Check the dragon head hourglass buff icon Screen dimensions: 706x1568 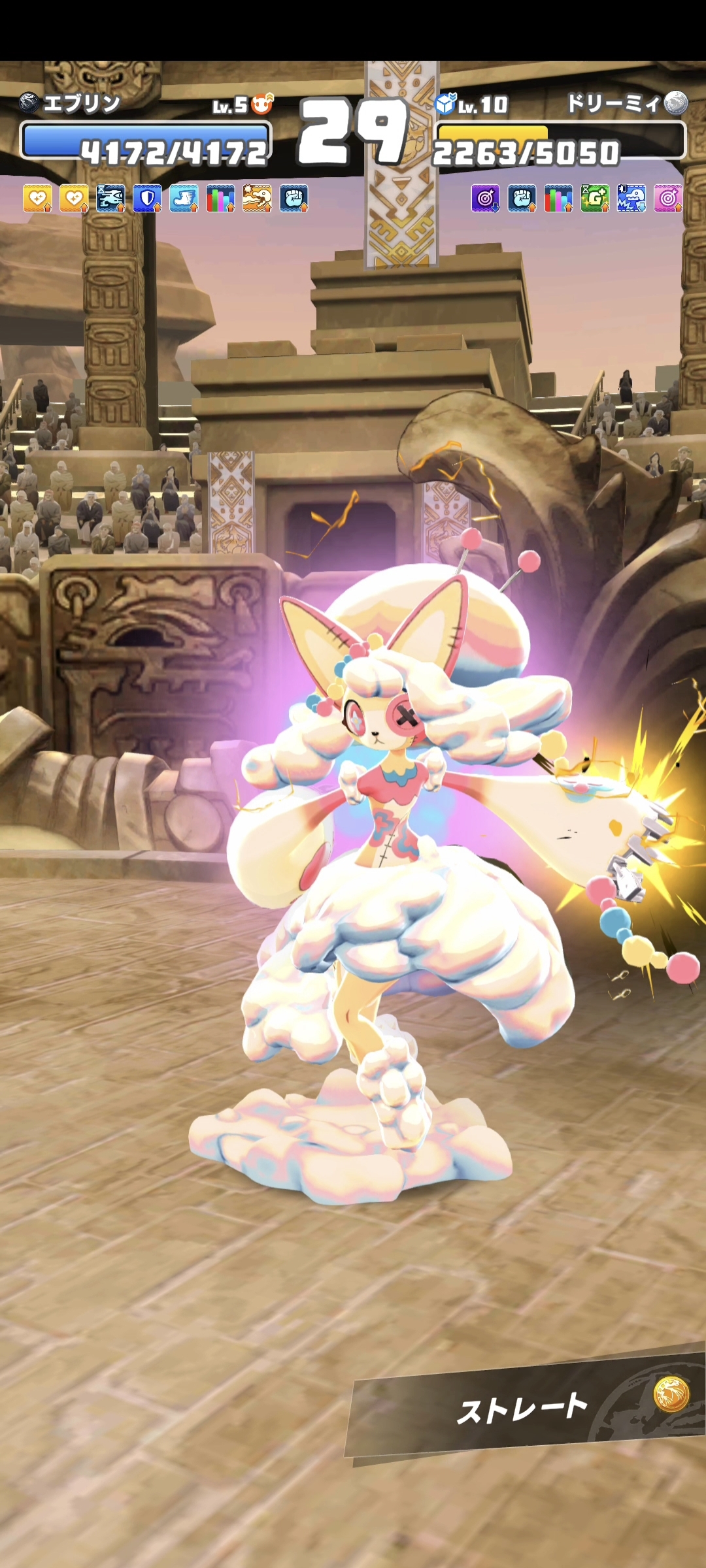pos(110,199)
